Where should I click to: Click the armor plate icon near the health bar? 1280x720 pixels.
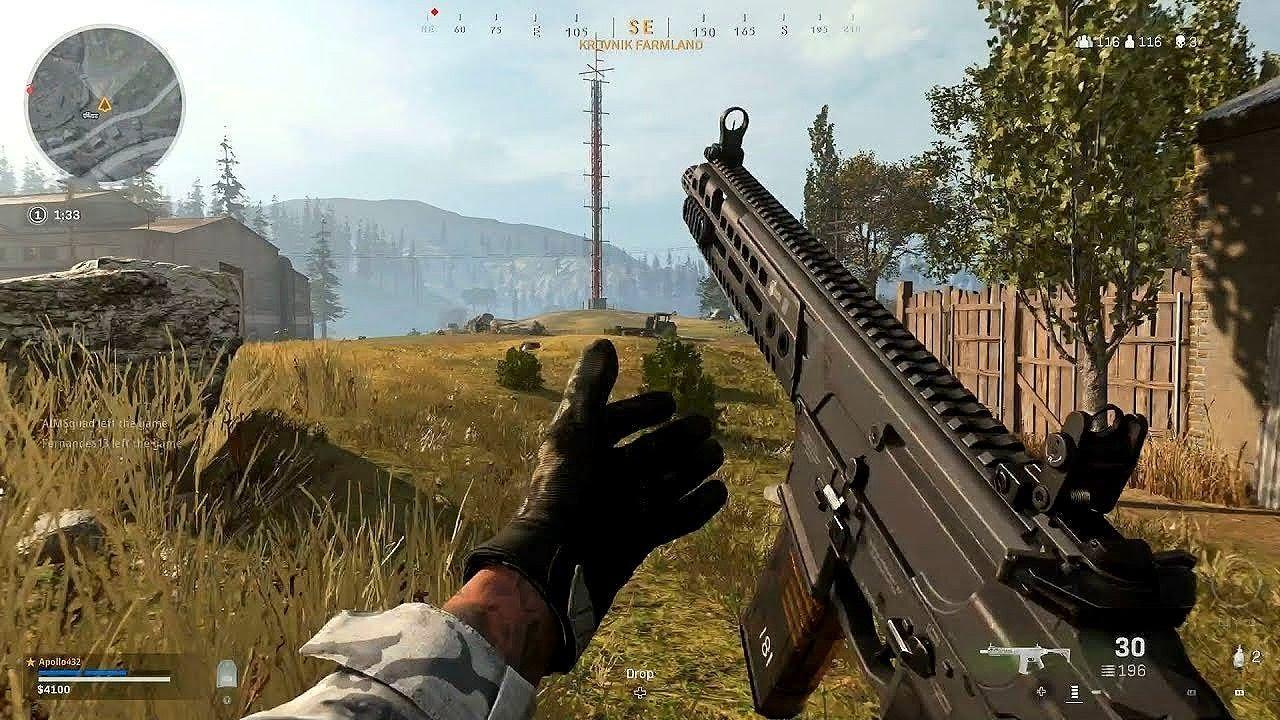226,673
